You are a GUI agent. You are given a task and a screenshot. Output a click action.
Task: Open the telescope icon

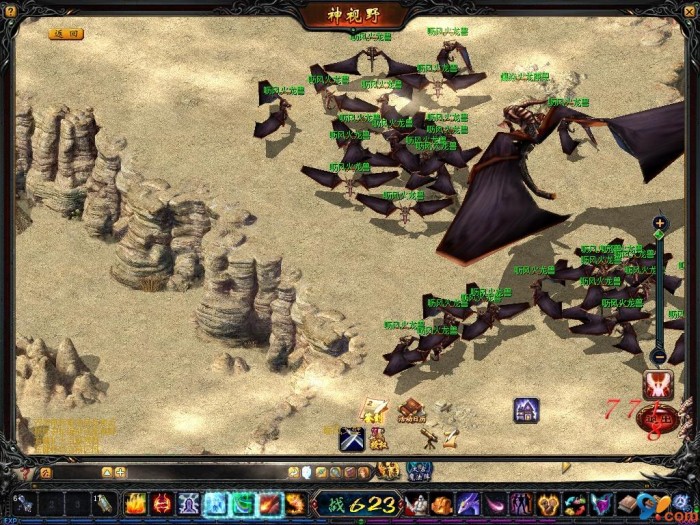click(x=430, y=438)
